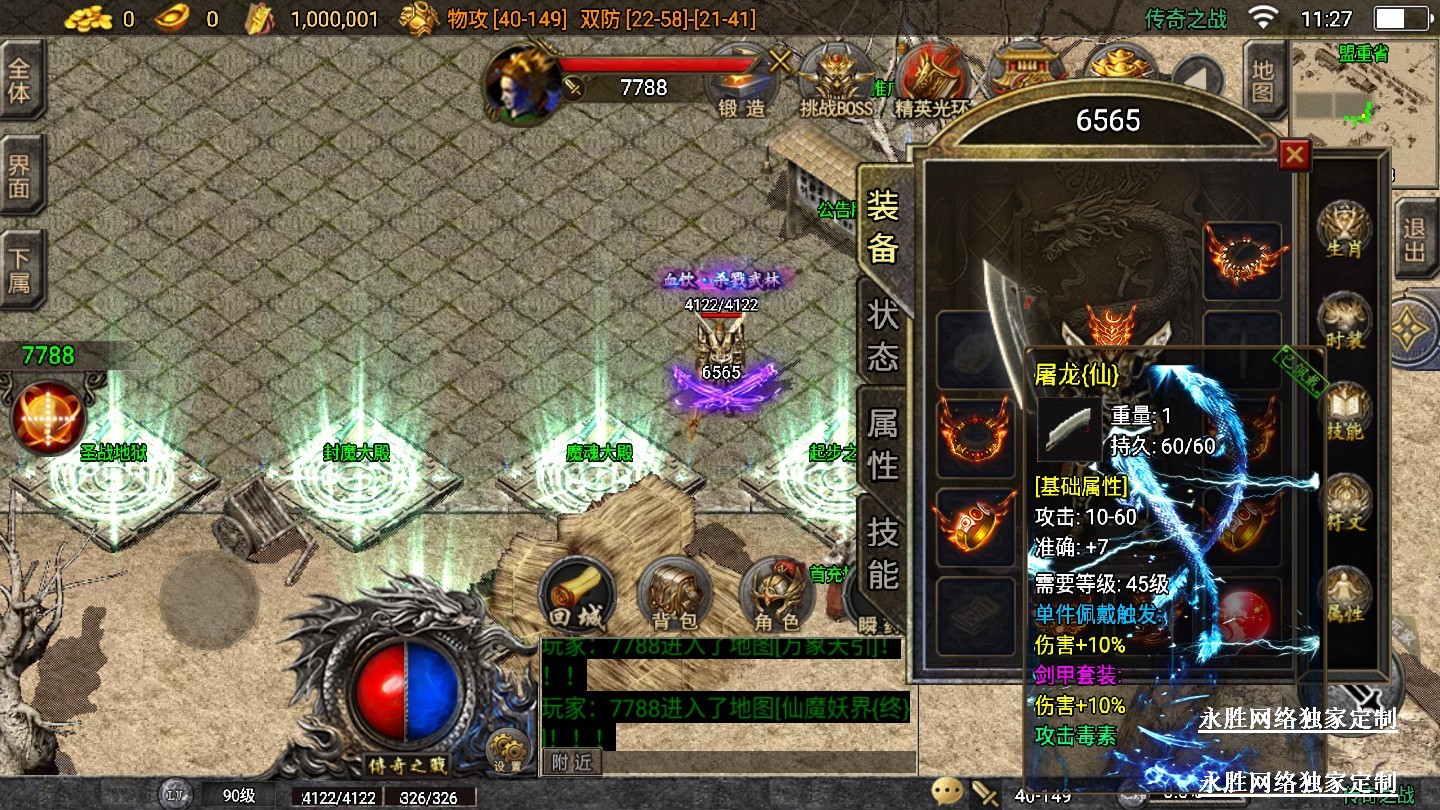Switch chat to the 附近 channel
Viewport: 1440px width, 810px height.
click(572, 761)
